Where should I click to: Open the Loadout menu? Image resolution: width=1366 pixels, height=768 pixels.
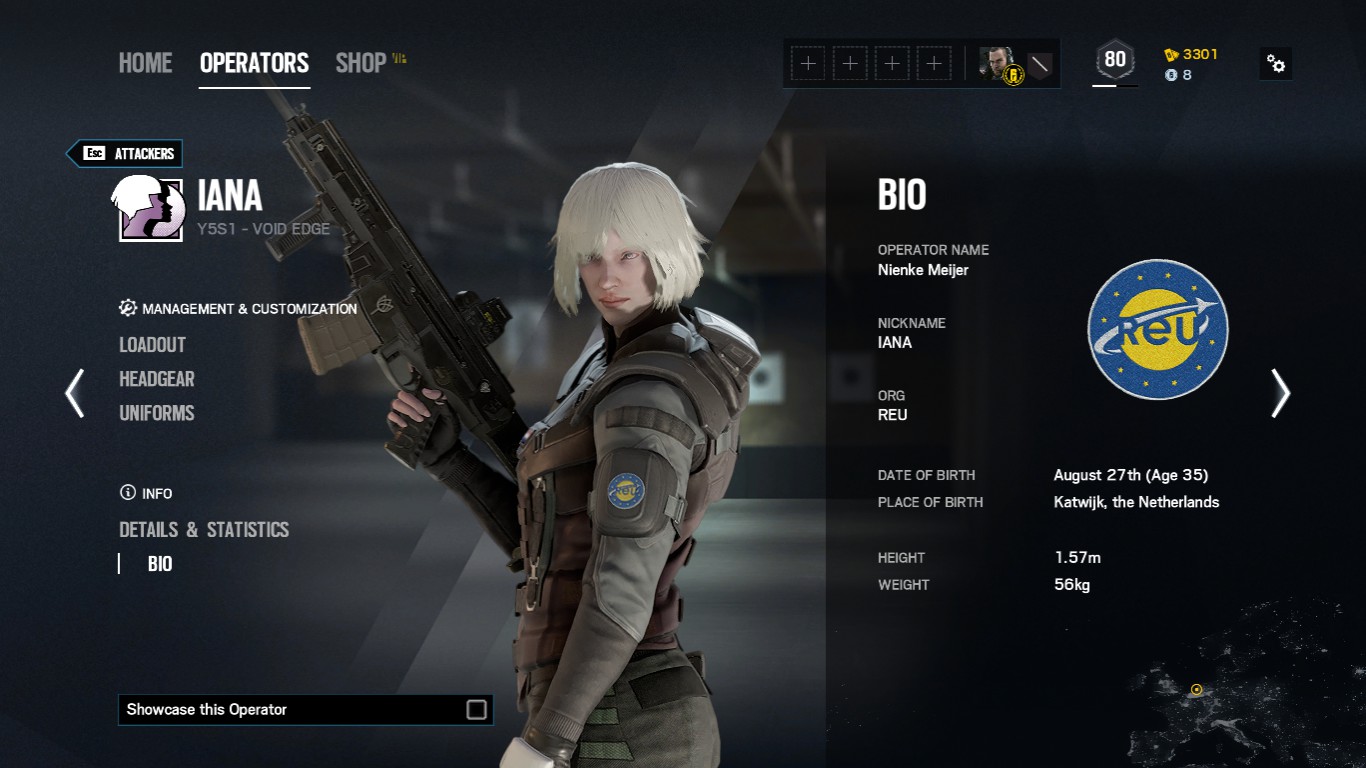[x=152, y=345]
